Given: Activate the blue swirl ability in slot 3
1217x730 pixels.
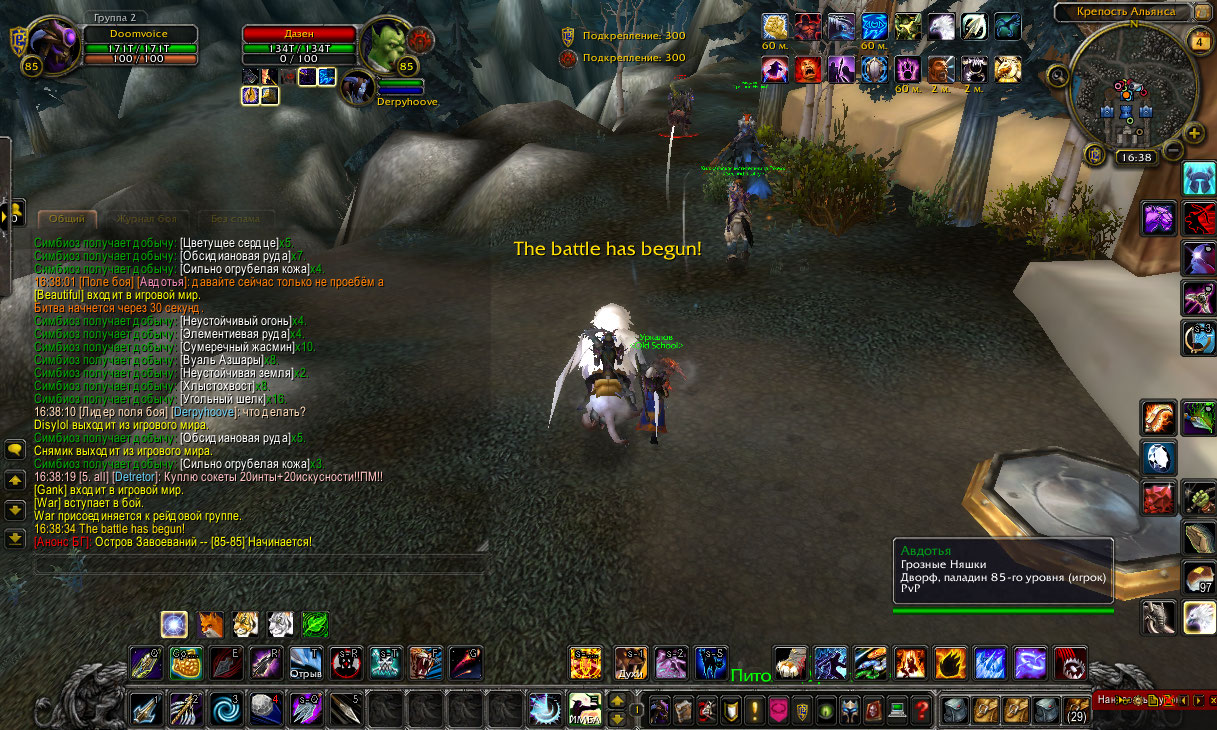Looking at the screenshot, I should (x=224, y=709).
